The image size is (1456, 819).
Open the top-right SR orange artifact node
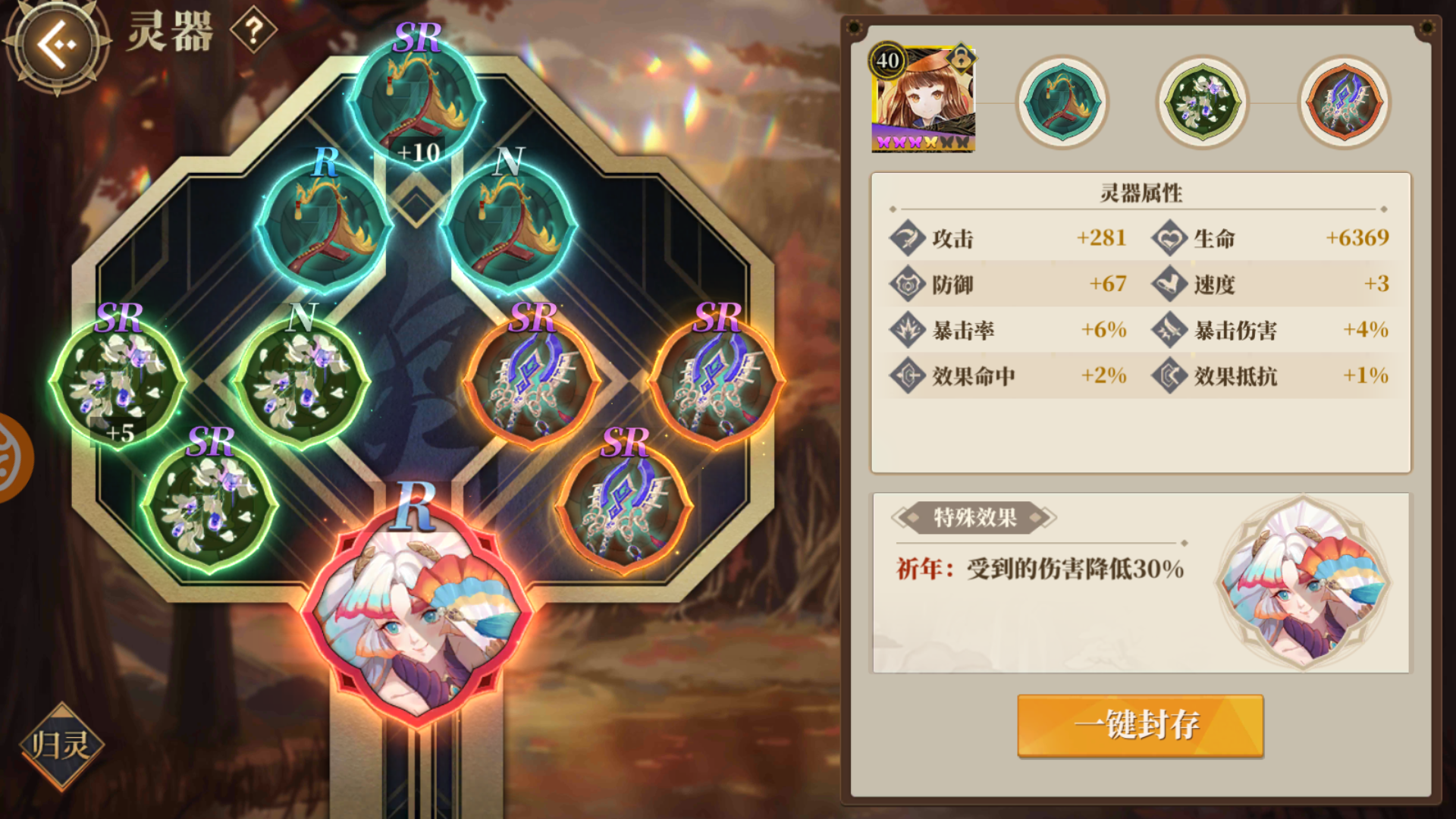point(715,379)
